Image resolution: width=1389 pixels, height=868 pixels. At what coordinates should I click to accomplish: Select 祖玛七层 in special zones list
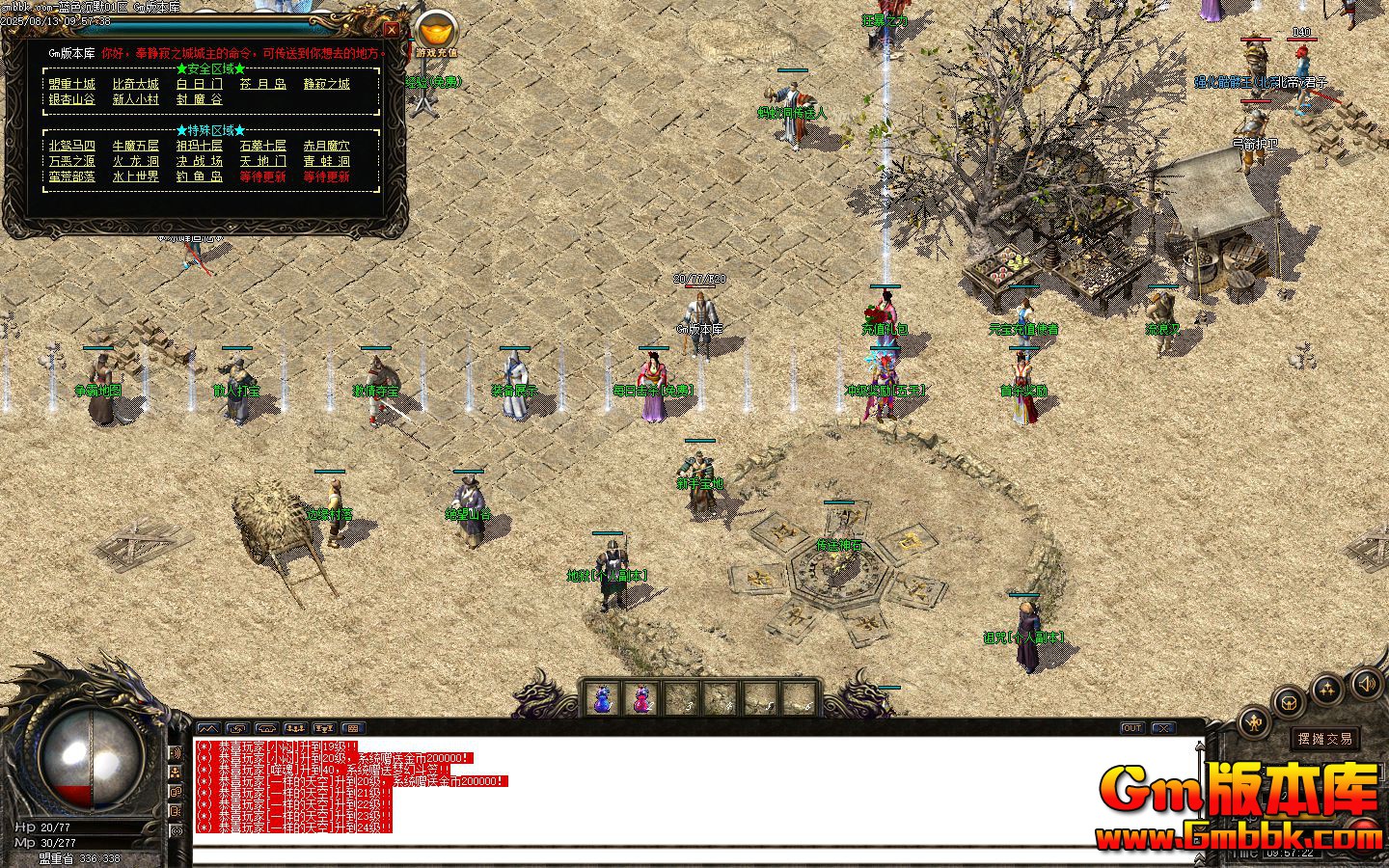click(x=200, y=147)
